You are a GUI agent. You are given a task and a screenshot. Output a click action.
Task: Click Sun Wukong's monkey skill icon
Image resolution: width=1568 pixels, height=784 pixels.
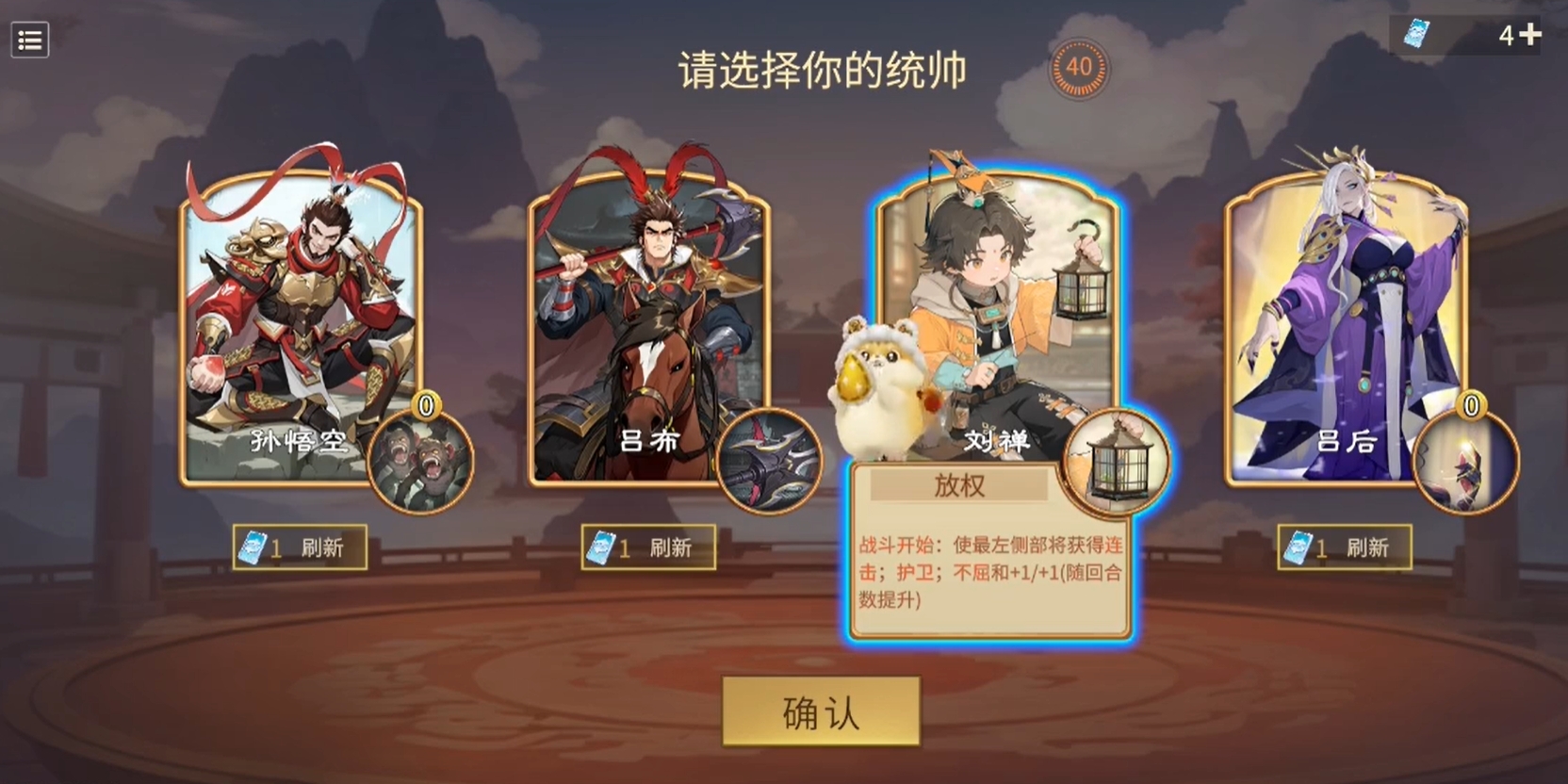tap(421, 462)
